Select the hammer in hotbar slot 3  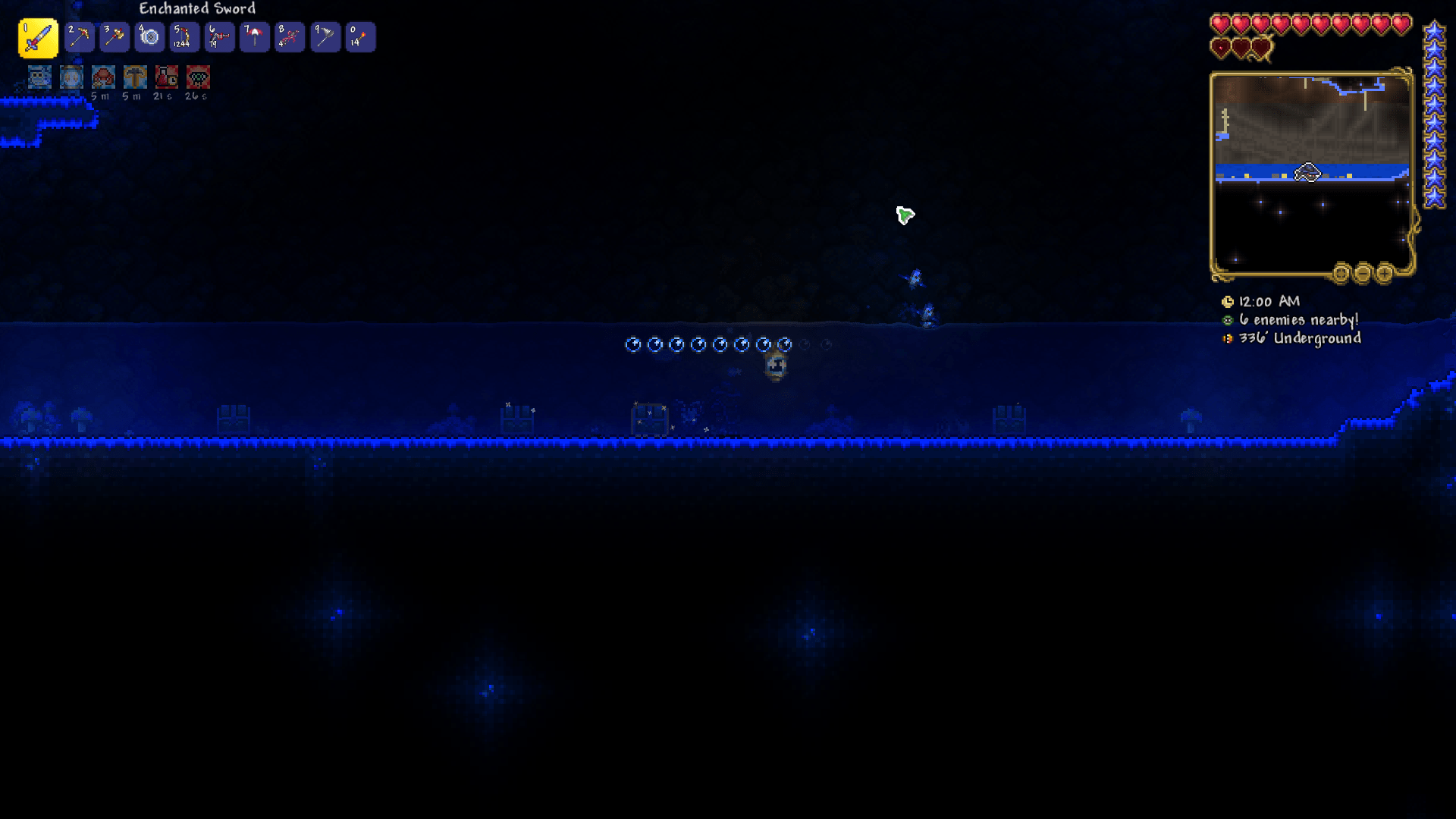(x=114, y=36)
